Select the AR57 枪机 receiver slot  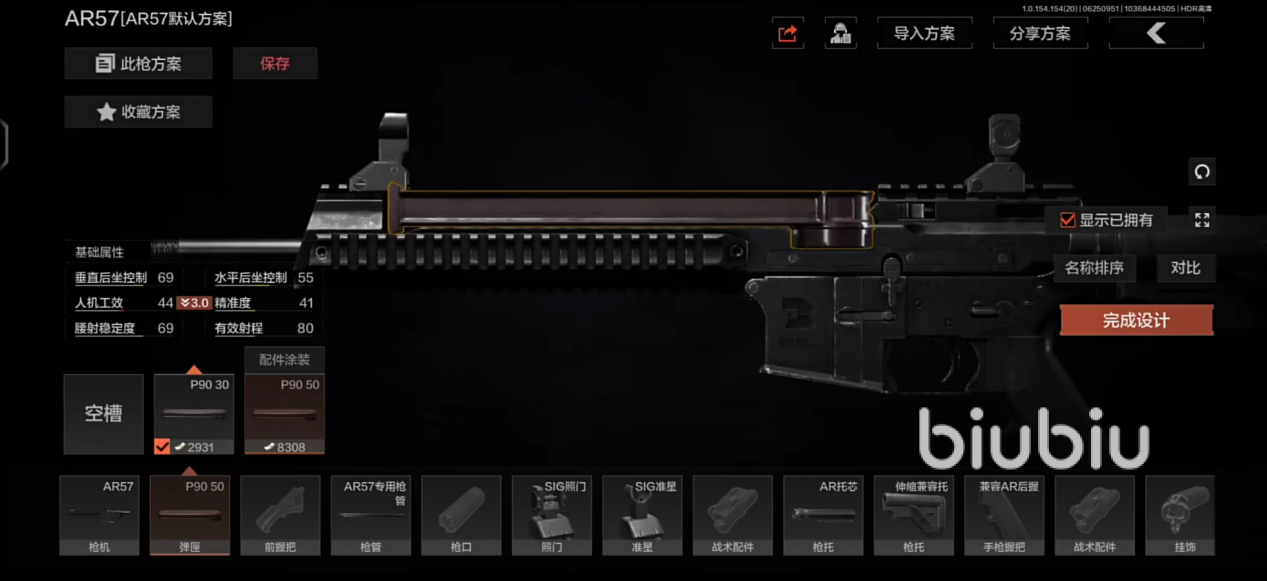[98, 515]
